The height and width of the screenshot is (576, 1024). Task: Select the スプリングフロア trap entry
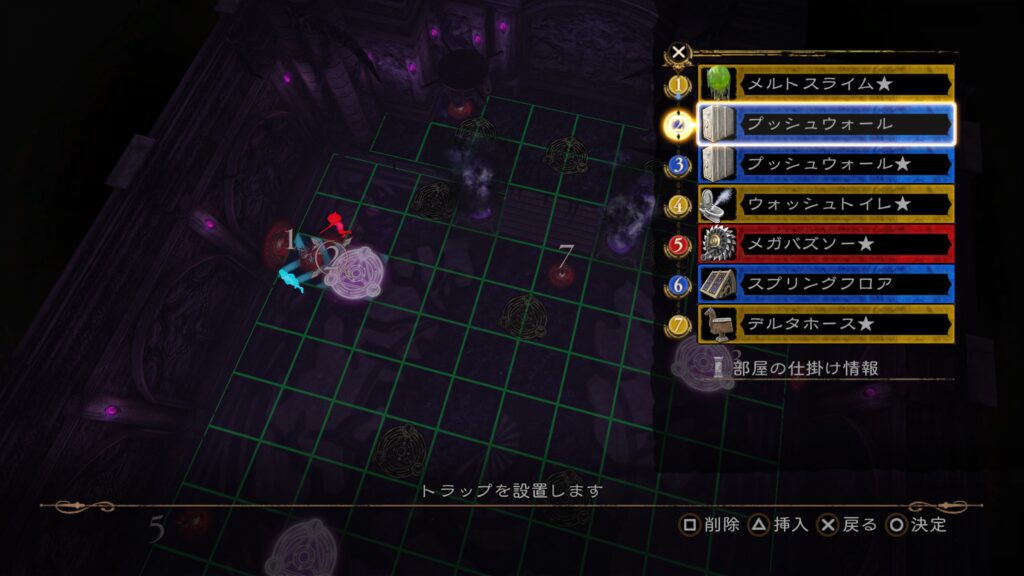tap(824, 284)
